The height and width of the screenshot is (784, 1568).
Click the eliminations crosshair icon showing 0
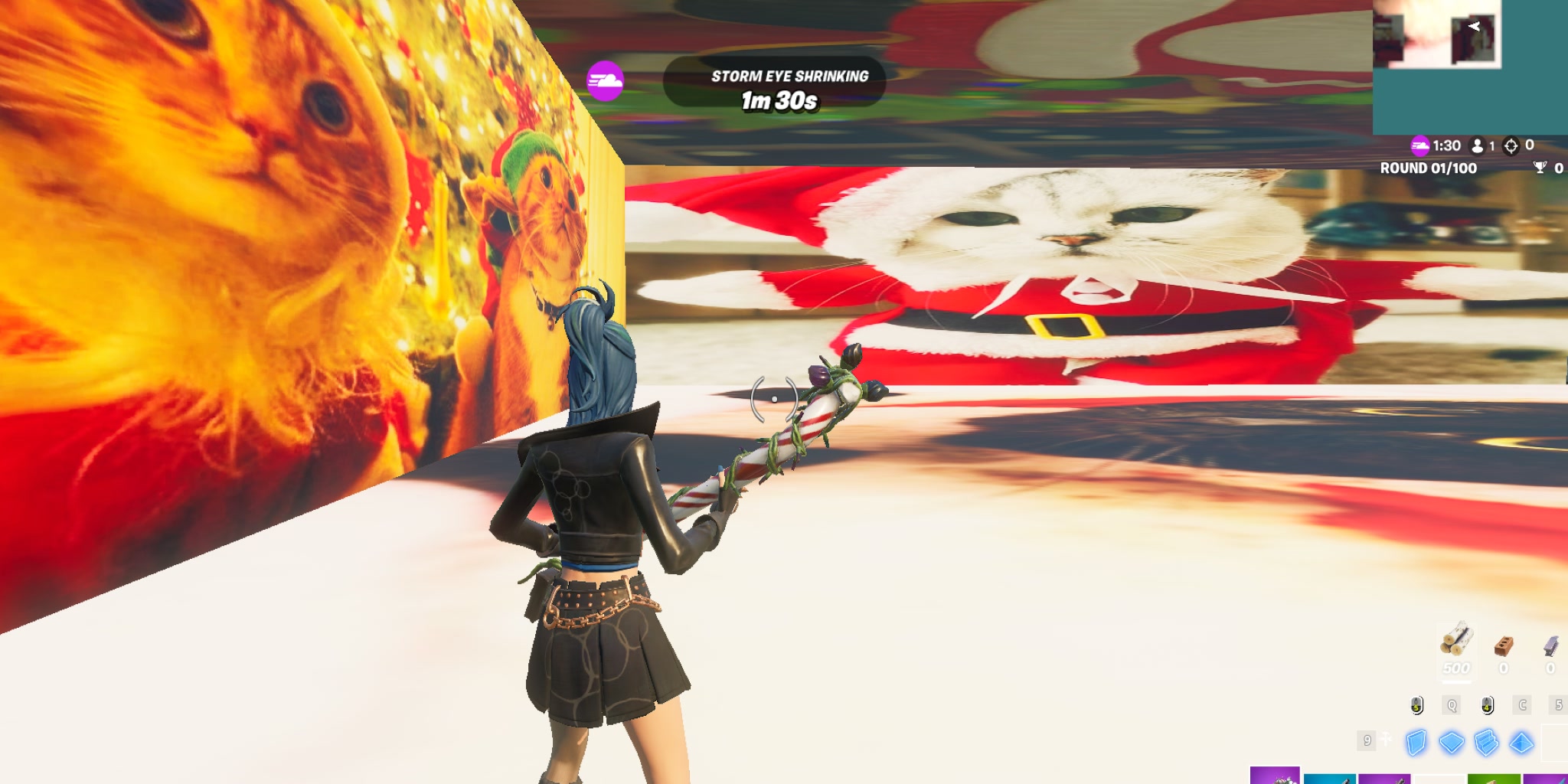click(x=1511, y=146)
